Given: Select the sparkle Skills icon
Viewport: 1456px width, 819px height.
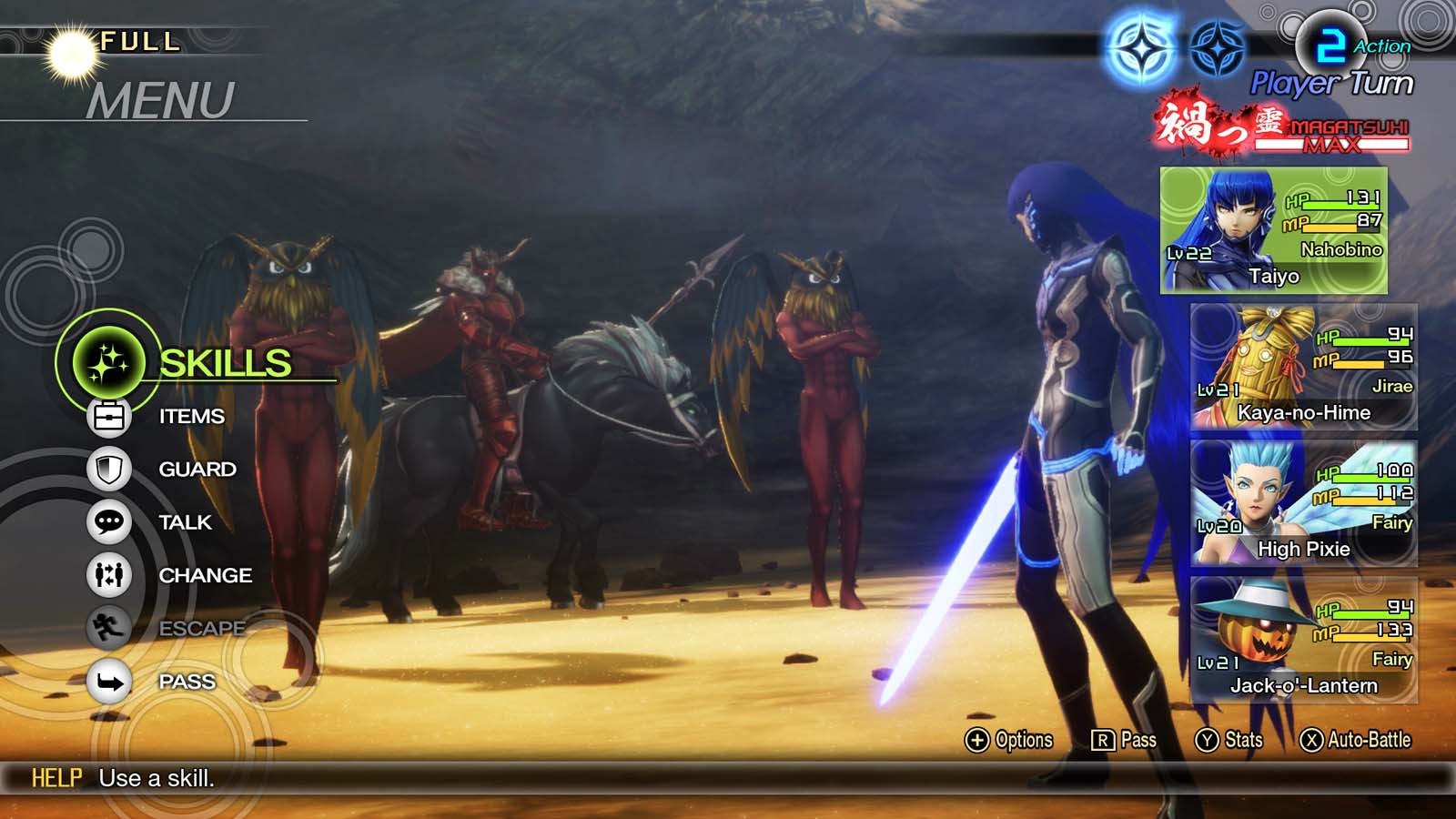Looking at the screenshot, I should pos(110,360).
